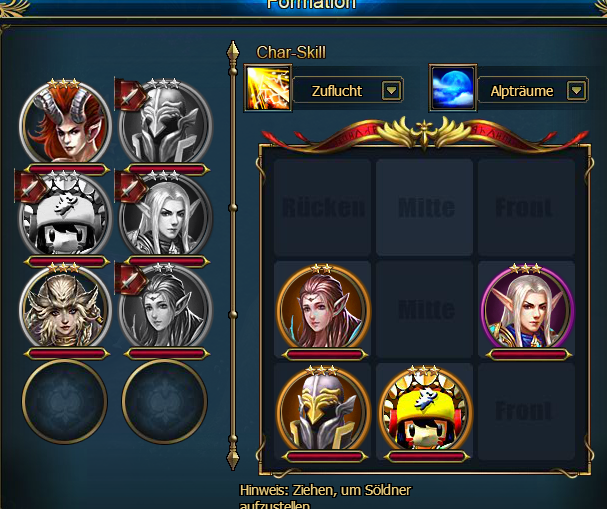Pick the yellow-helmet blocky character in formation
The image size is (607, 509).
tap(426, 410)
